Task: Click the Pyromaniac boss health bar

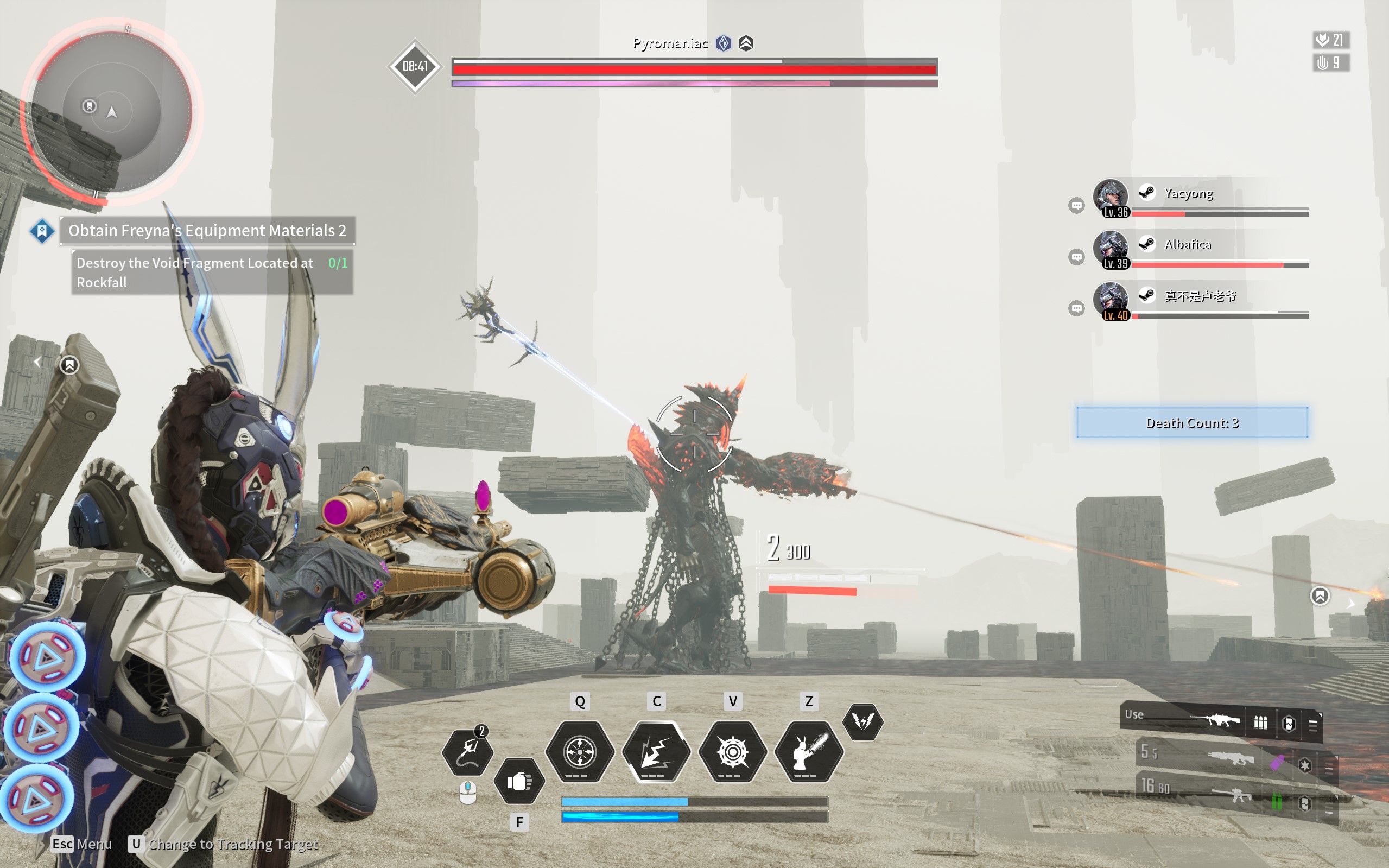Action: tap(695, 69)
